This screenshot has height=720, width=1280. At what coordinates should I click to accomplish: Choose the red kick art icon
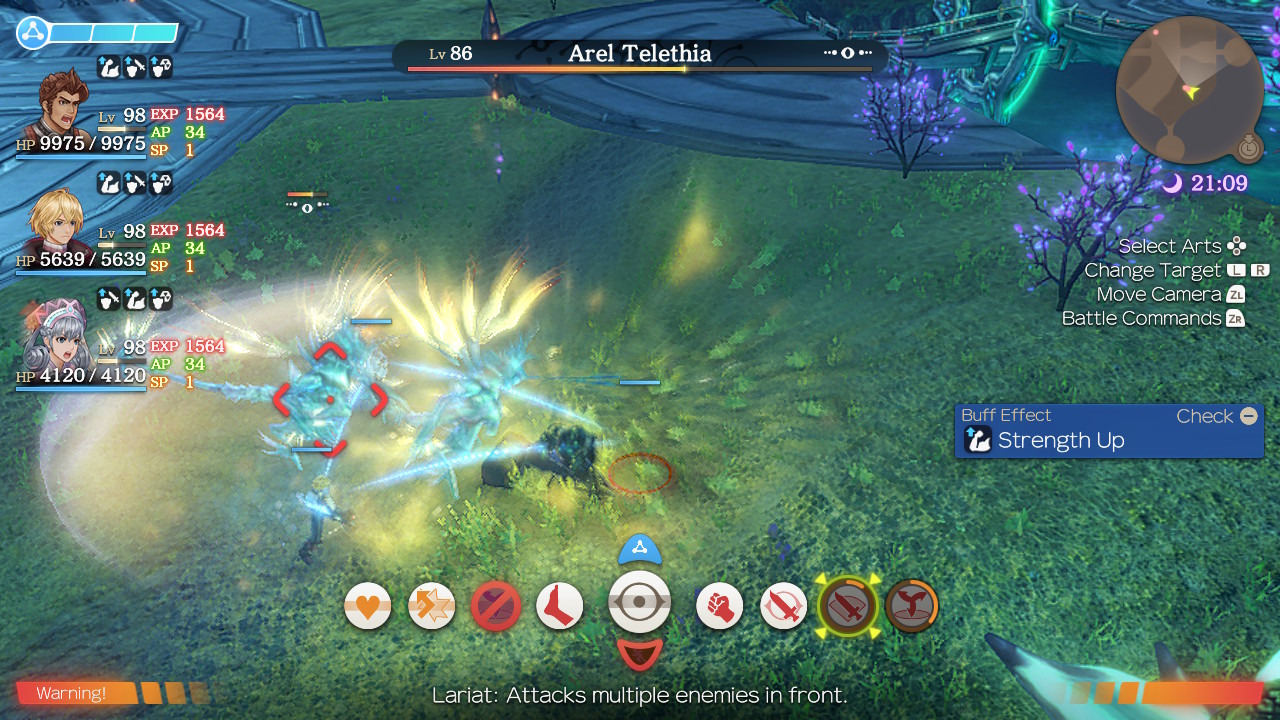(559, 605)
